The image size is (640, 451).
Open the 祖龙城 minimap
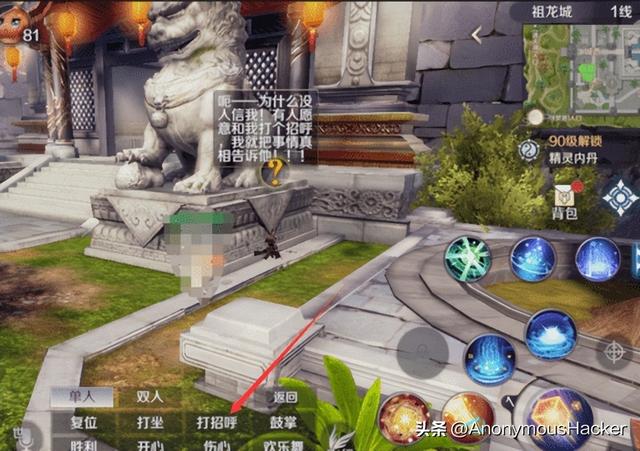(578, 69)
